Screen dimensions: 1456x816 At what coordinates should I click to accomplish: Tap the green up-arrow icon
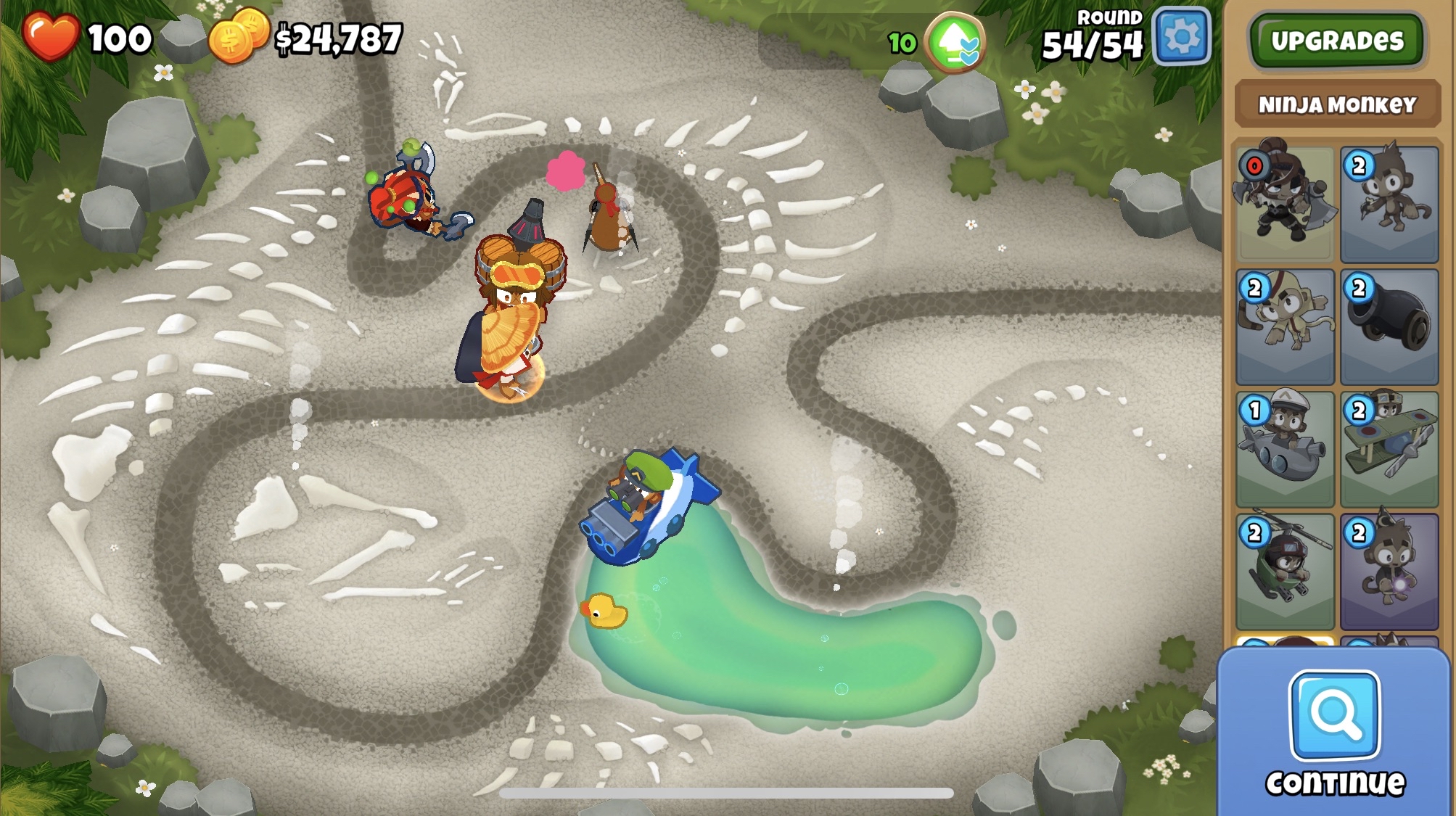956,44
